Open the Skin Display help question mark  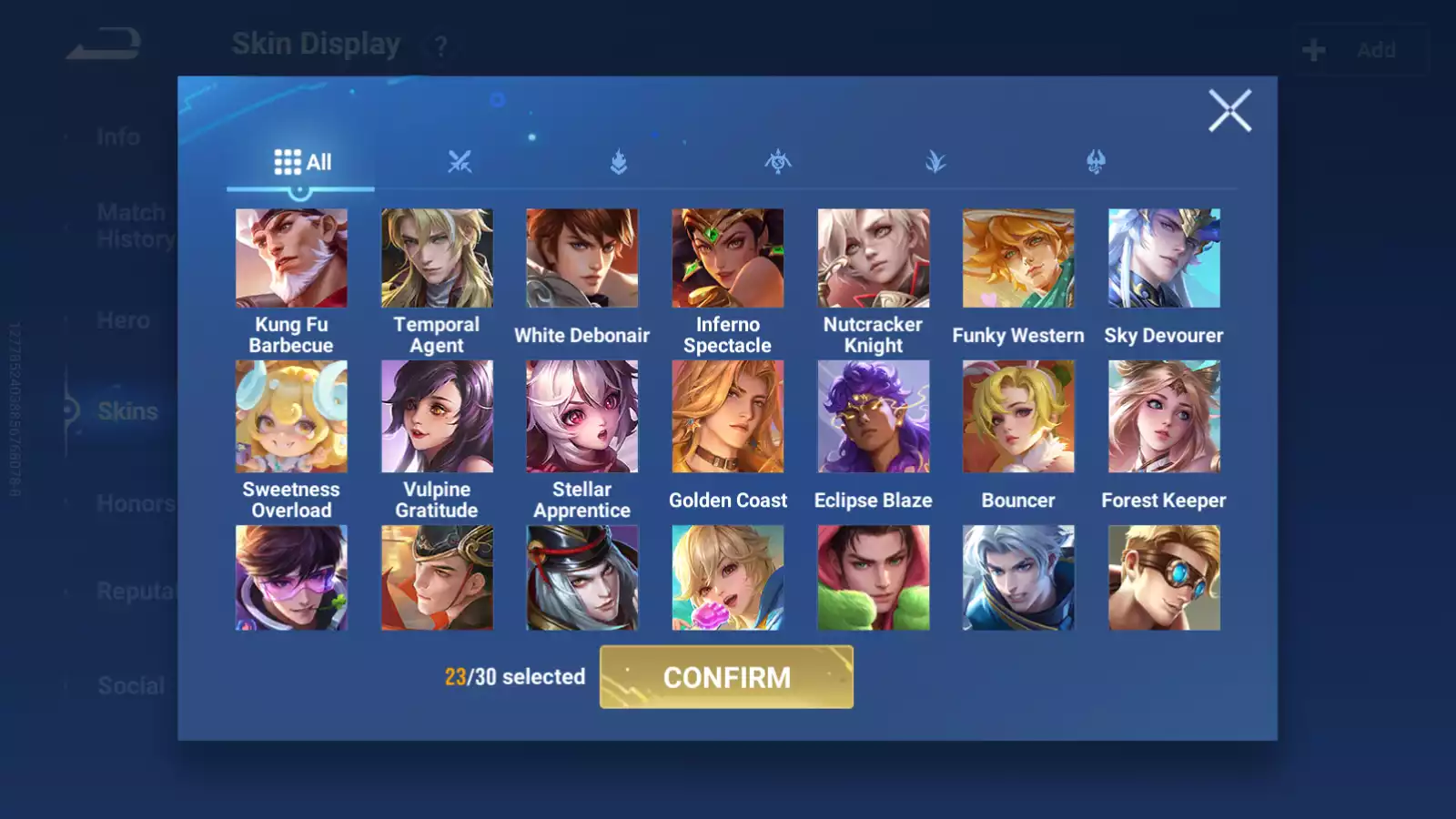(x=440, y=45)
